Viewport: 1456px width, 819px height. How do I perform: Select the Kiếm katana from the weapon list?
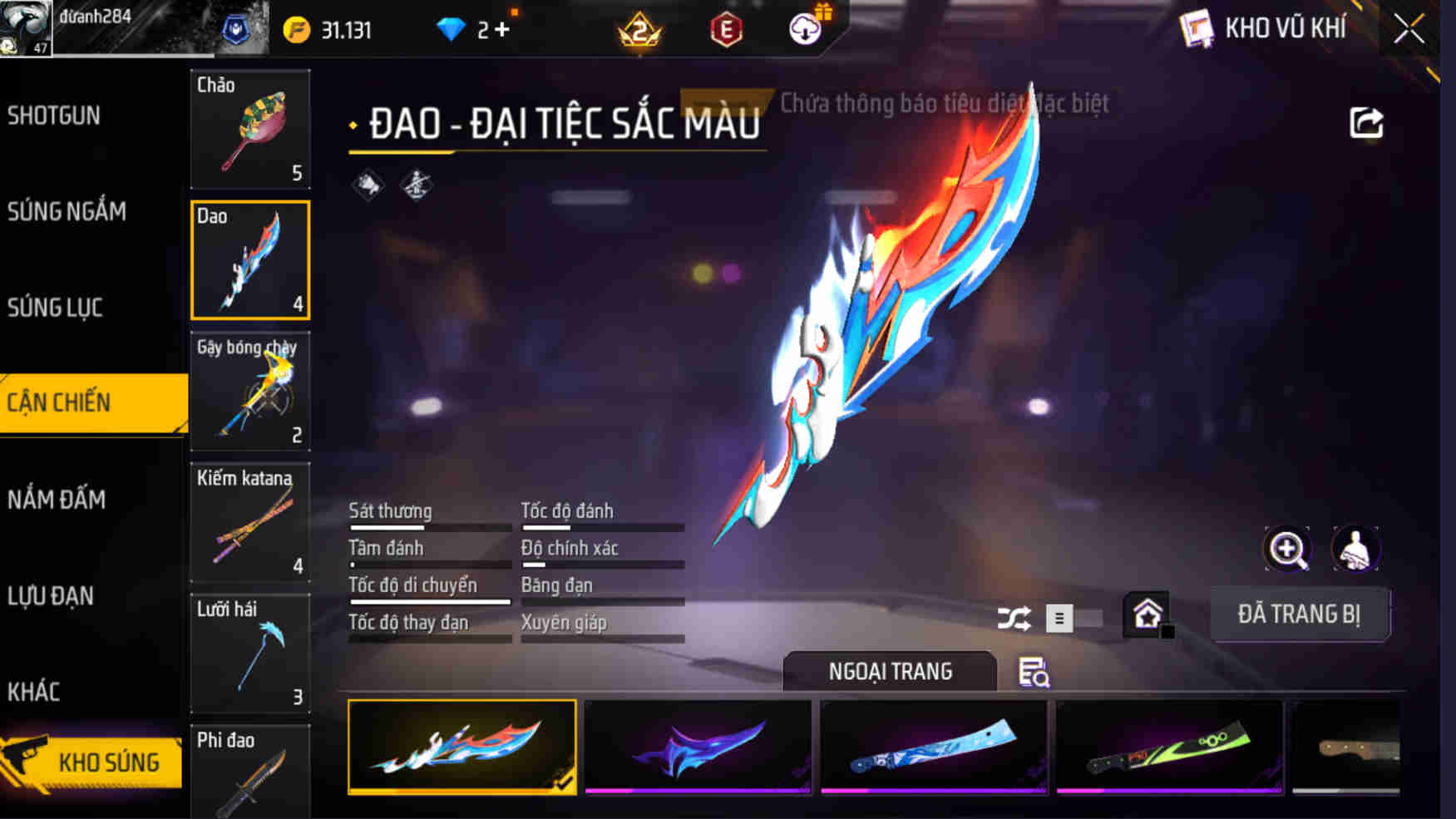pos(250,523)
